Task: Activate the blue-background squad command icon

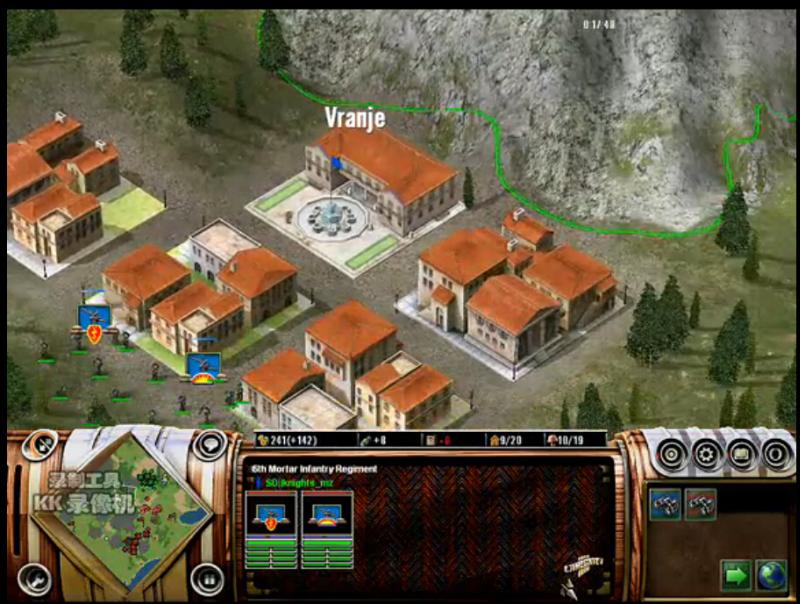Action: click(667, 503)
